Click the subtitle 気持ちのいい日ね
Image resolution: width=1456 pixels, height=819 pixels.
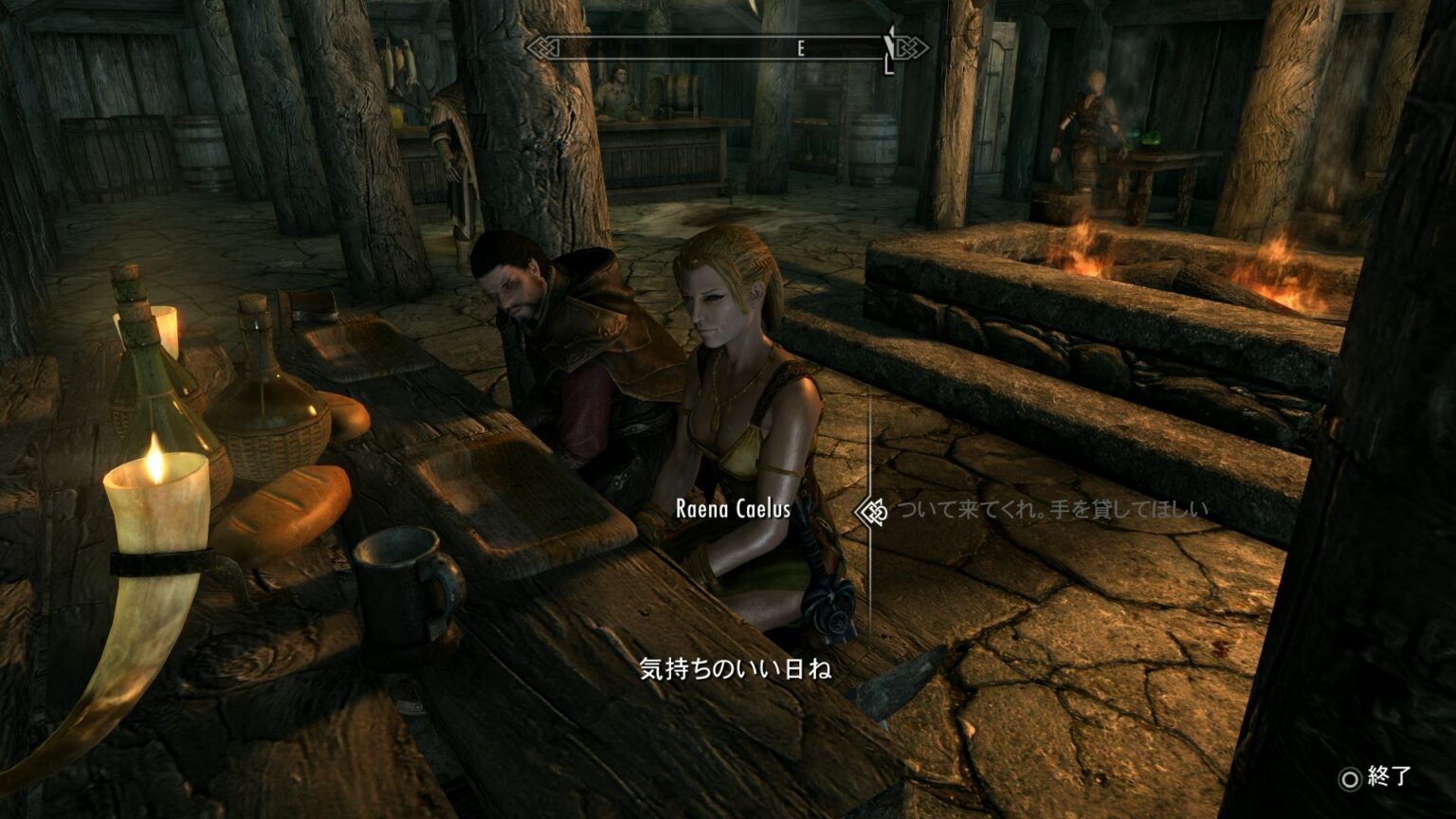(737, 669)
